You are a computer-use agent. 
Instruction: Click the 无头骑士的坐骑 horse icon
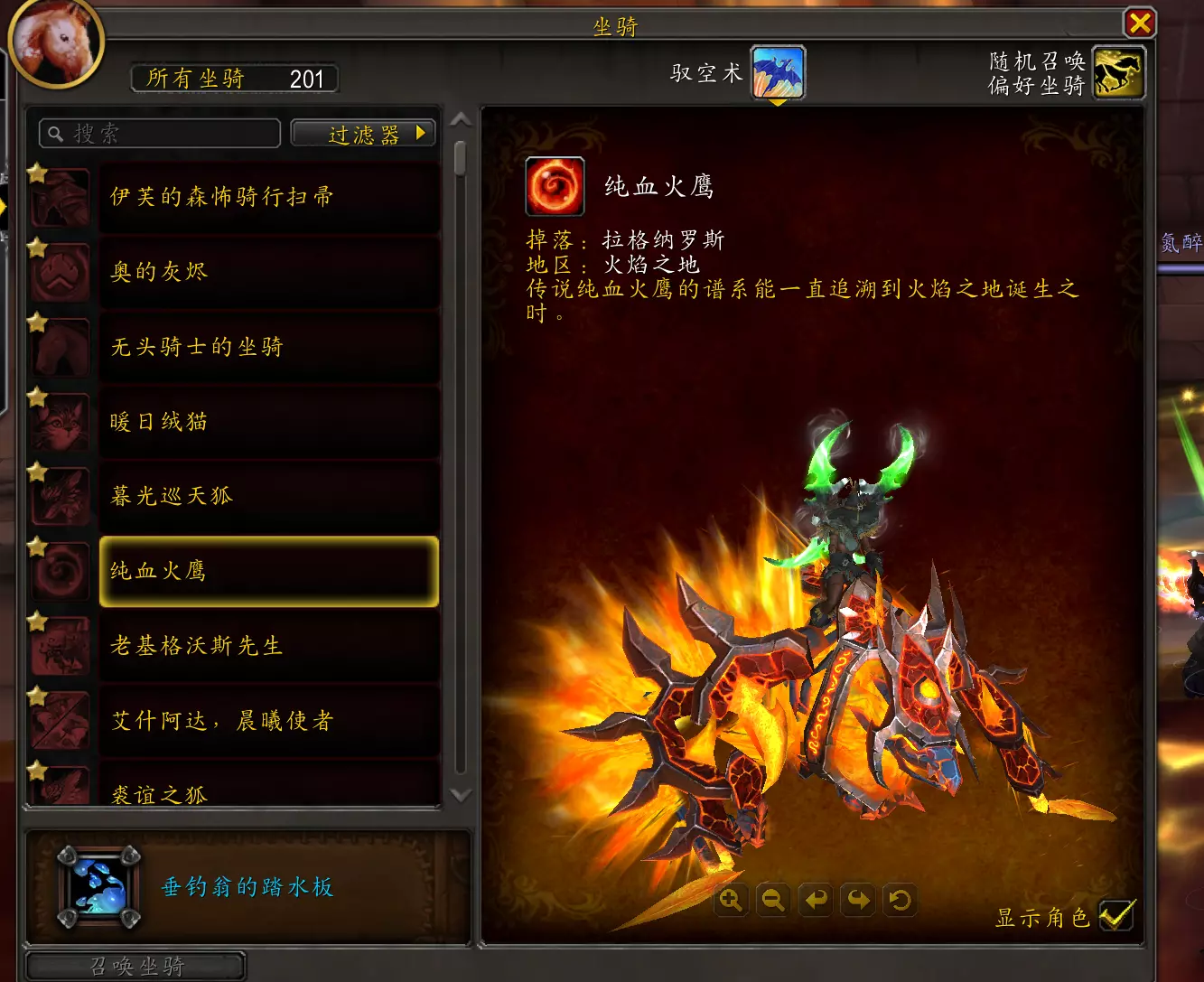pyautogui.click(x=60, y=347)
